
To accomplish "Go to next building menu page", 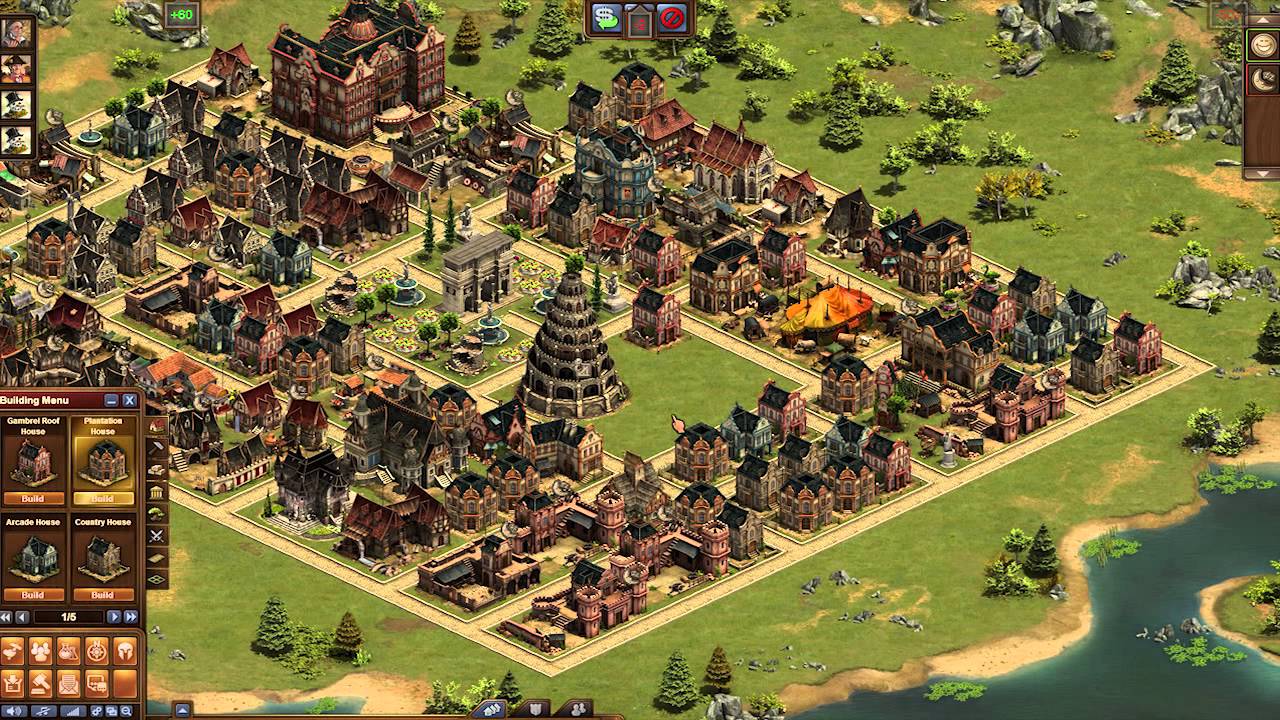I will 113,617.
